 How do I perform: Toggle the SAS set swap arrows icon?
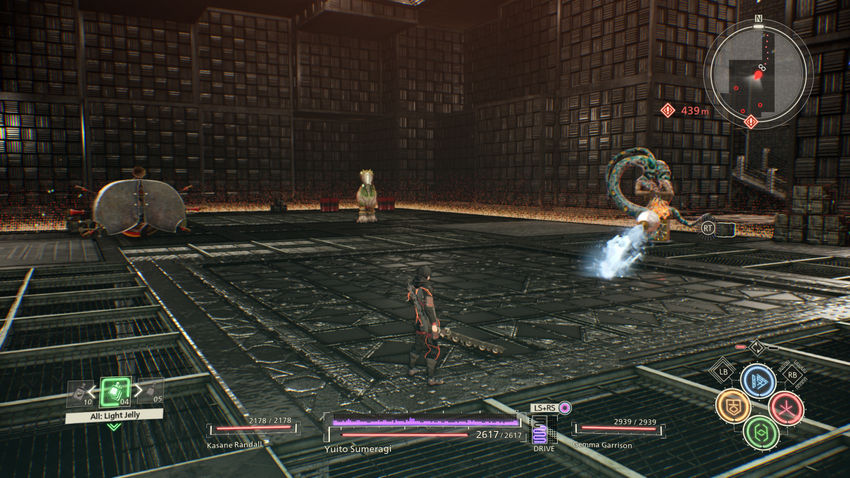coord(757,348)
